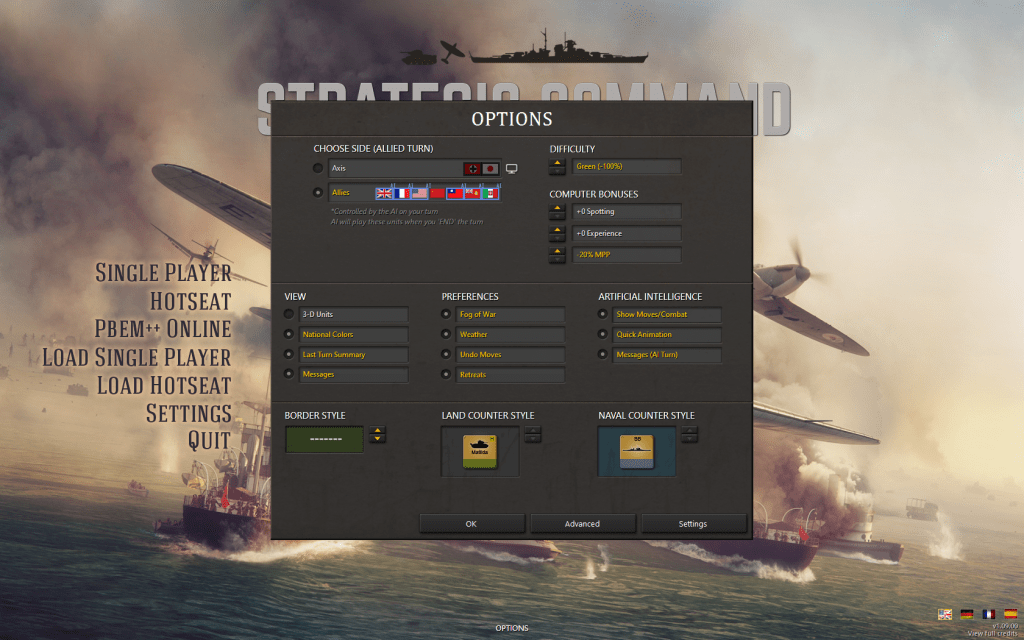Open the Hotseat mode menu entry
This screenshot has width=1024, height=640.
coord(190,300)
